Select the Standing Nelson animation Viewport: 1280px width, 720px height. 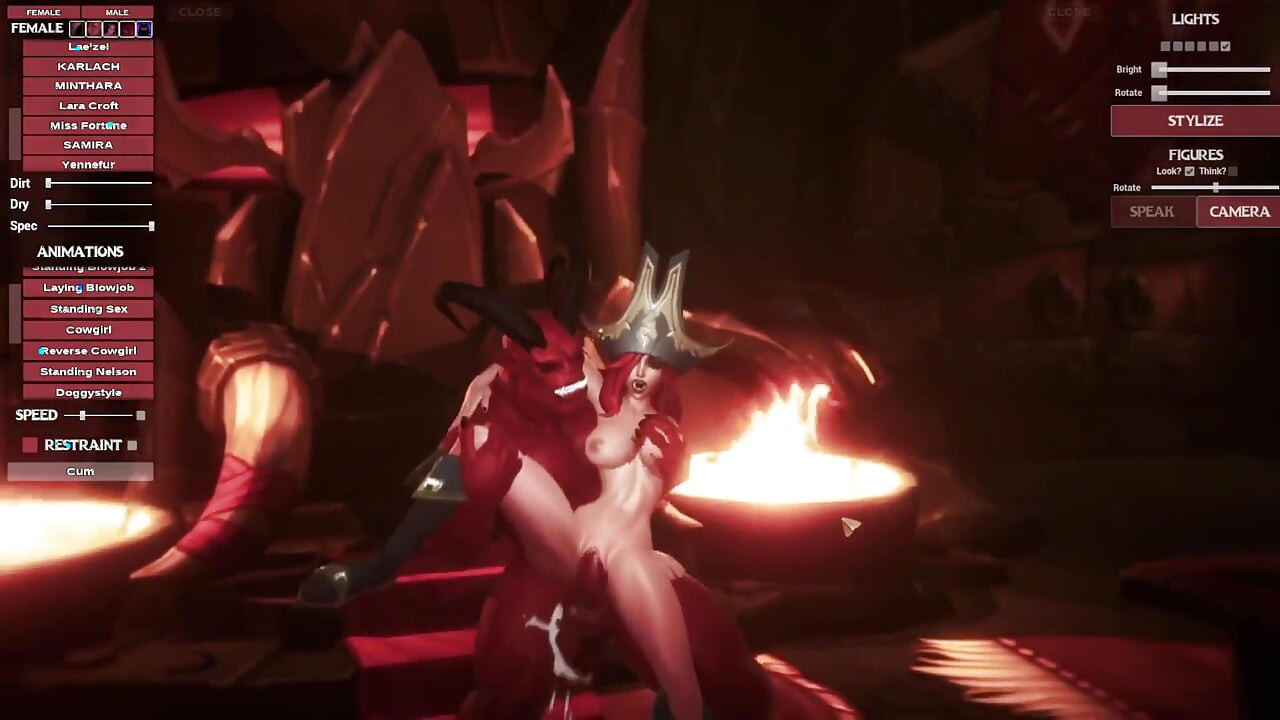[87, 371]
